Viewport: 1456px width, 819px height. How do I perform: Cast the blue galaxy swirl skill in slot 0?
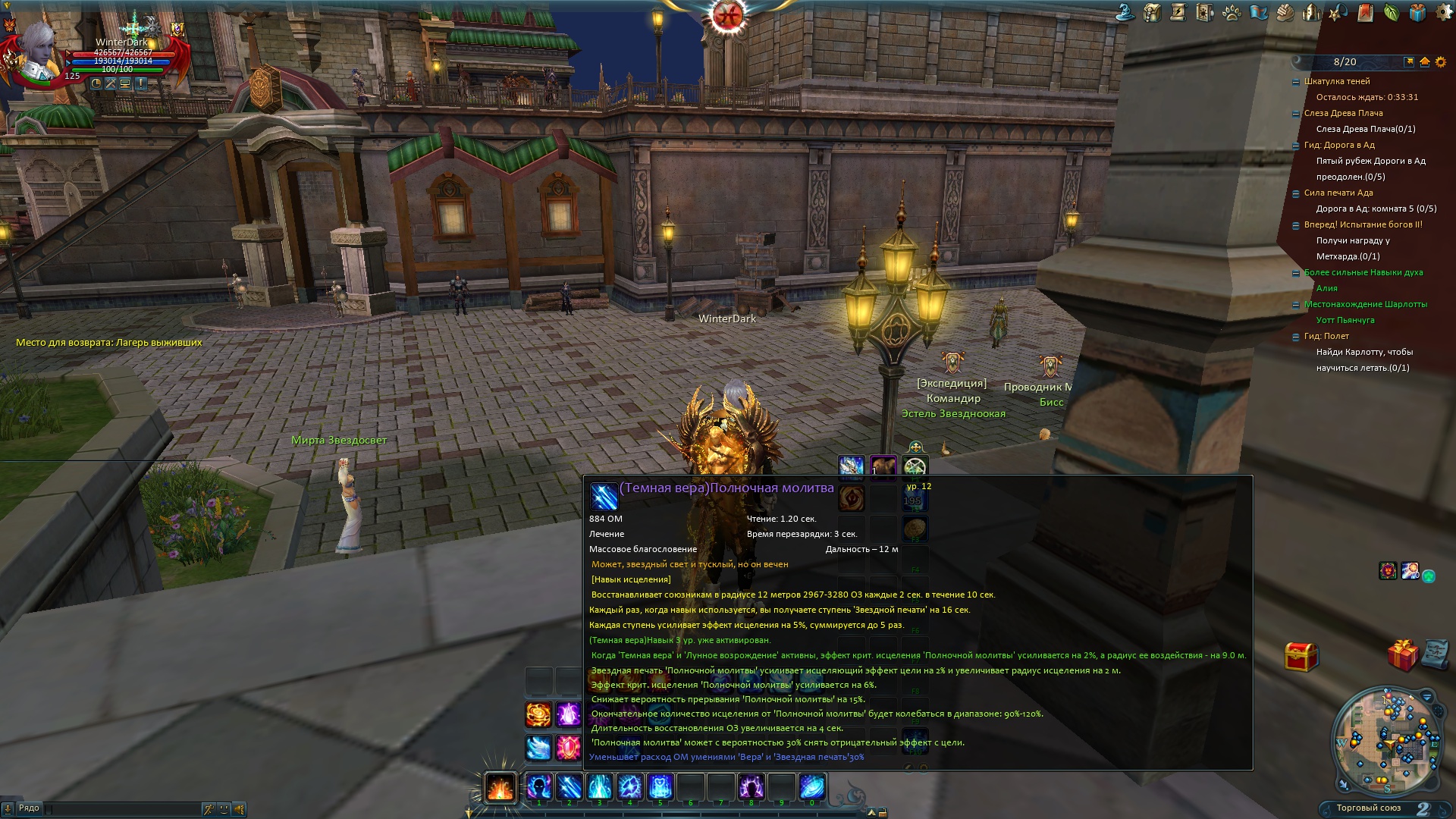click(x=811, y=787)
